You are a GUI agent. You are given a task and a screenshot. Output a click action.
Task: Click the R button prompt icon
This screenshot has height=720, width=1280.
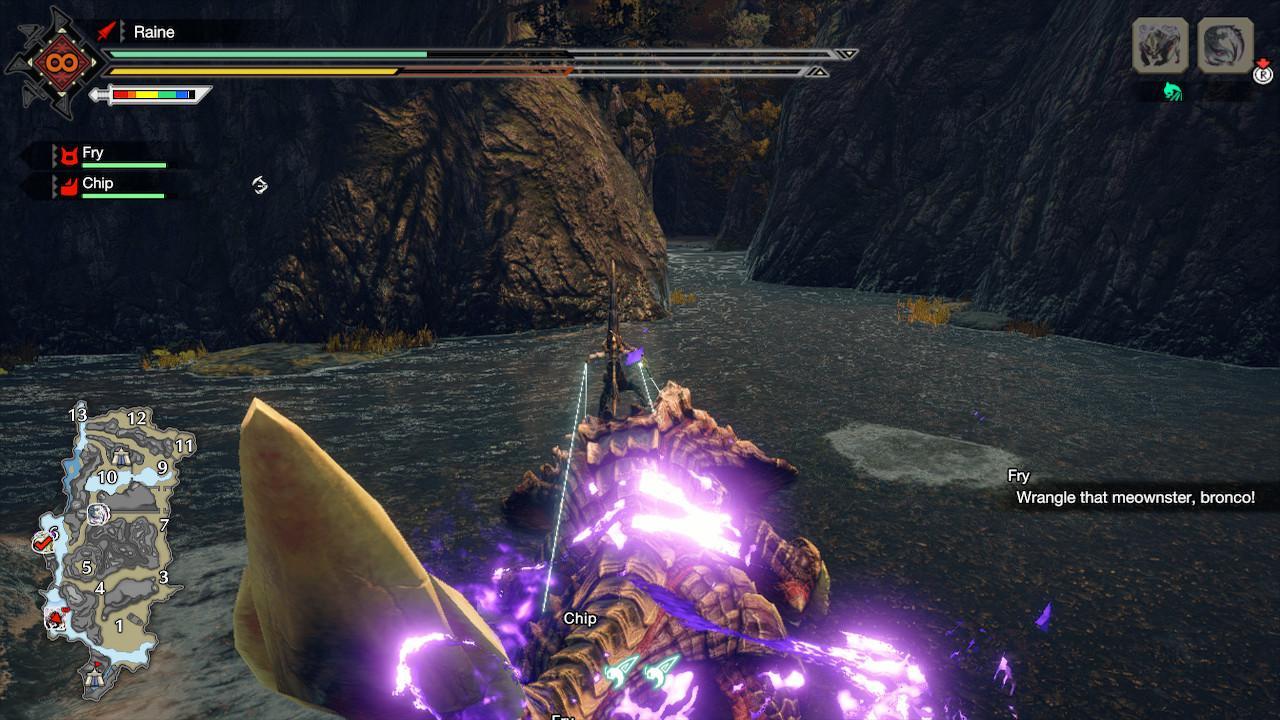[1263, 74]
